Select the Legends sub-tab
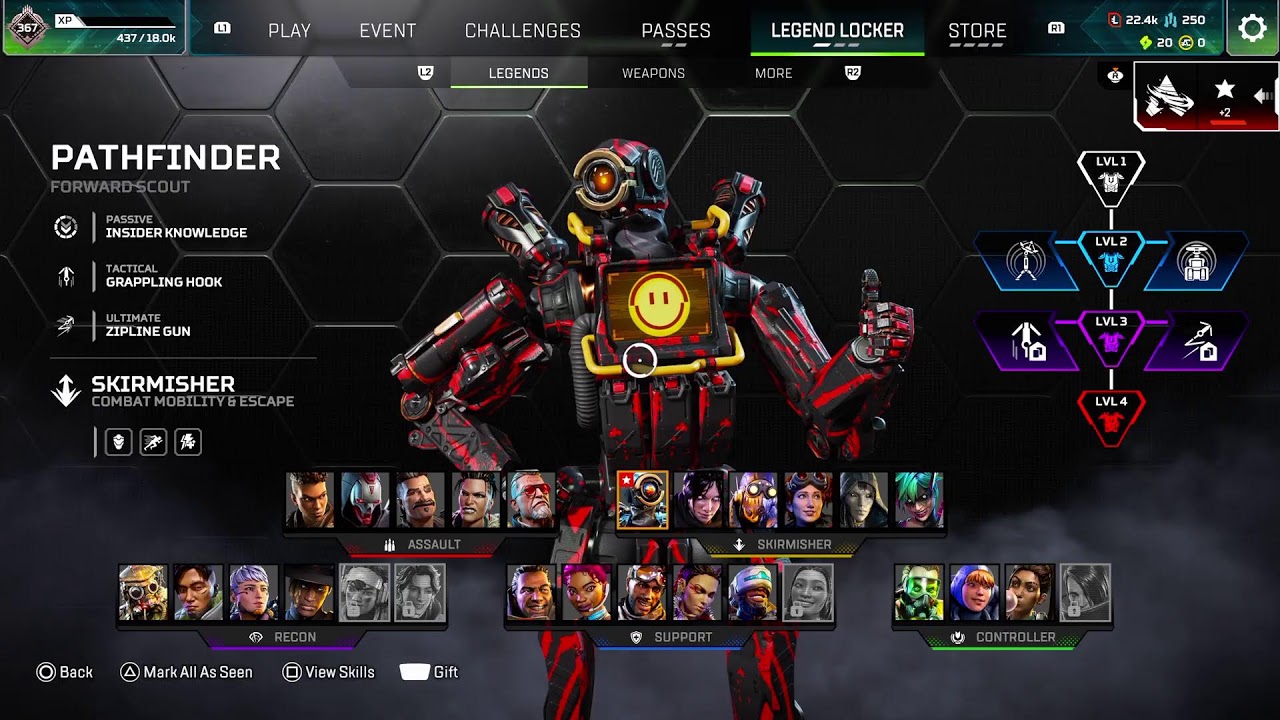 pos(518,73)
